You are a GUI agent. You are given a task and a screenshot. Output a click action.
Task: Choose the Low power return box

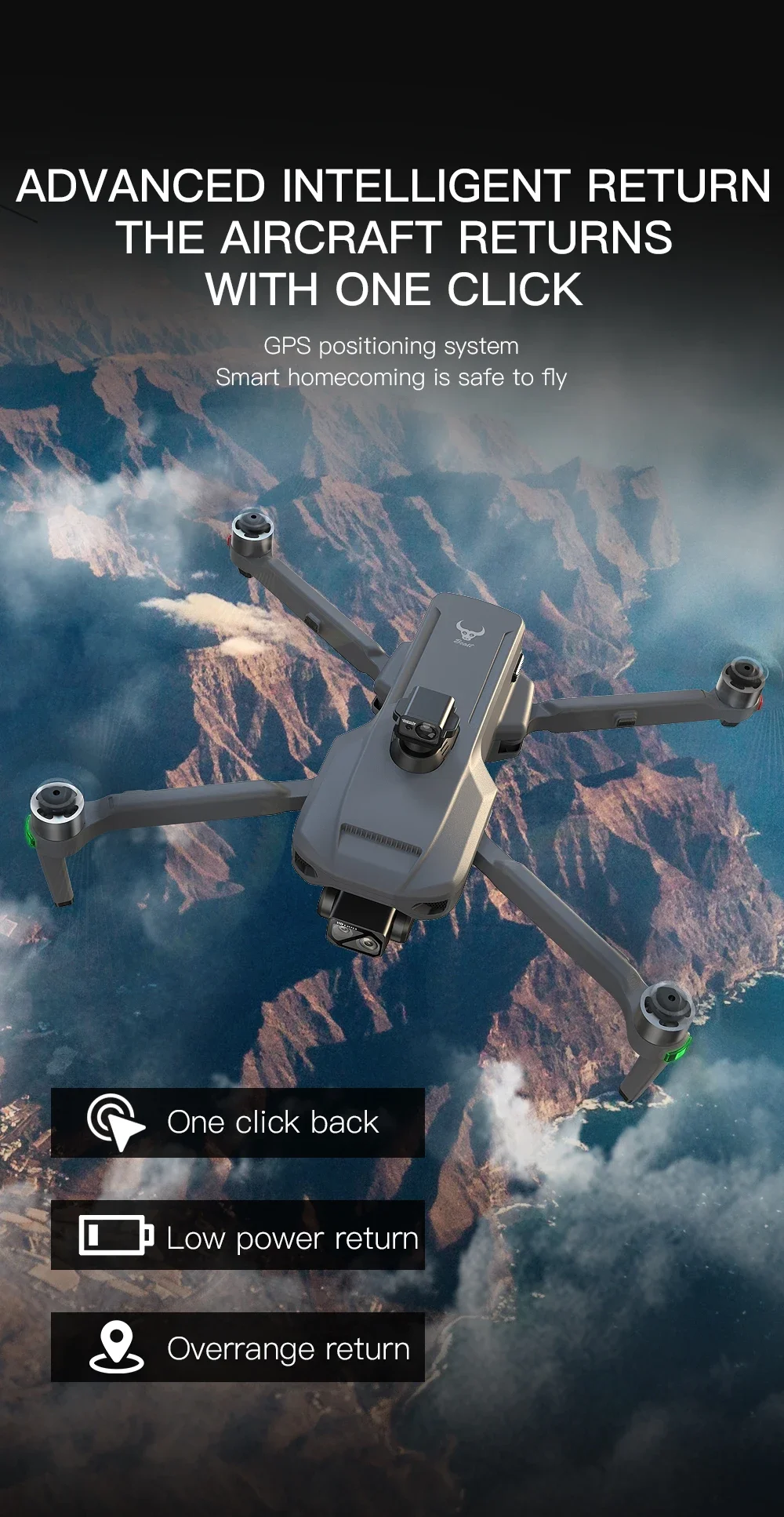pyautogui.click(x=238, y=1235)
